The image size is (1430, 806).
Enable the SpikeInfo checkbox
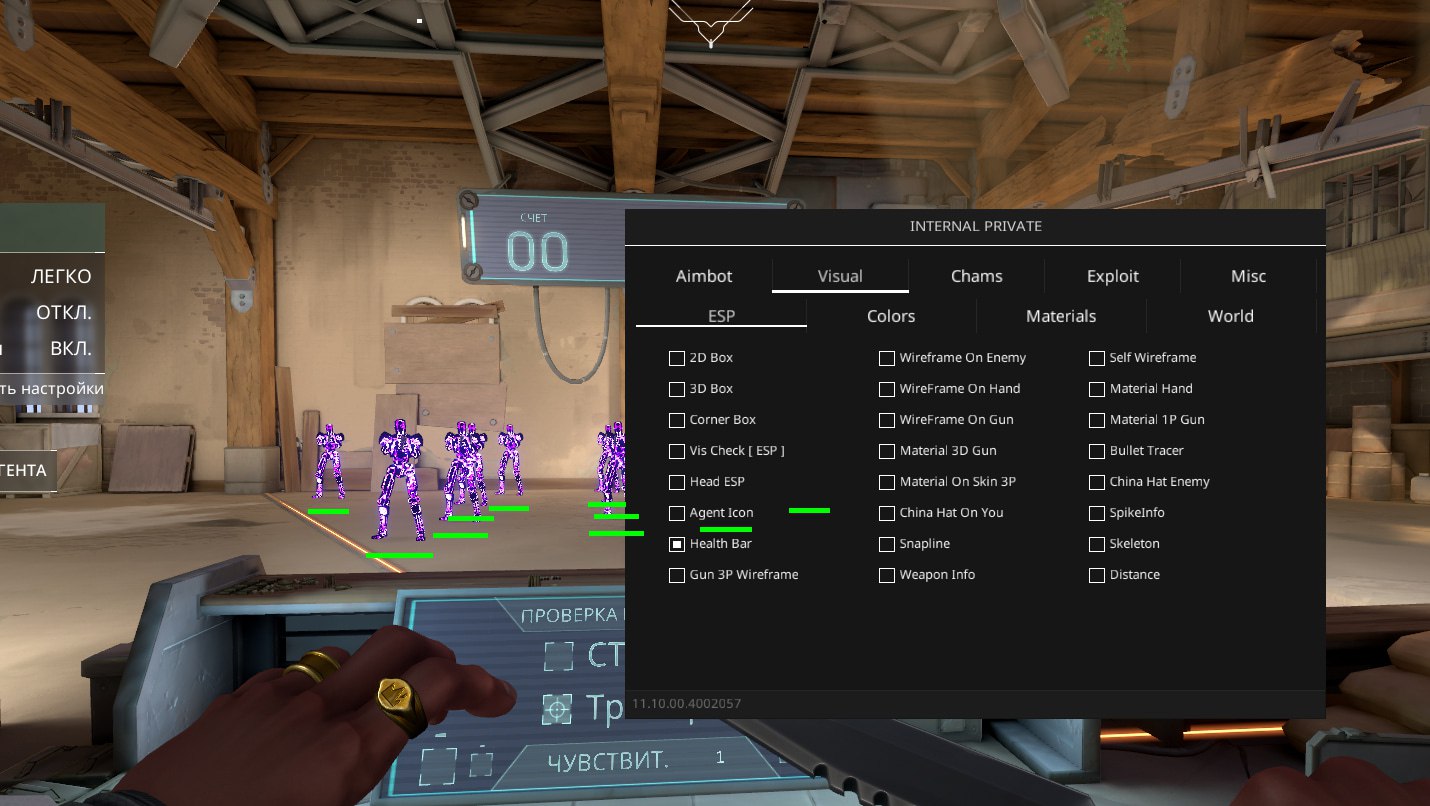pos(1097,513)
